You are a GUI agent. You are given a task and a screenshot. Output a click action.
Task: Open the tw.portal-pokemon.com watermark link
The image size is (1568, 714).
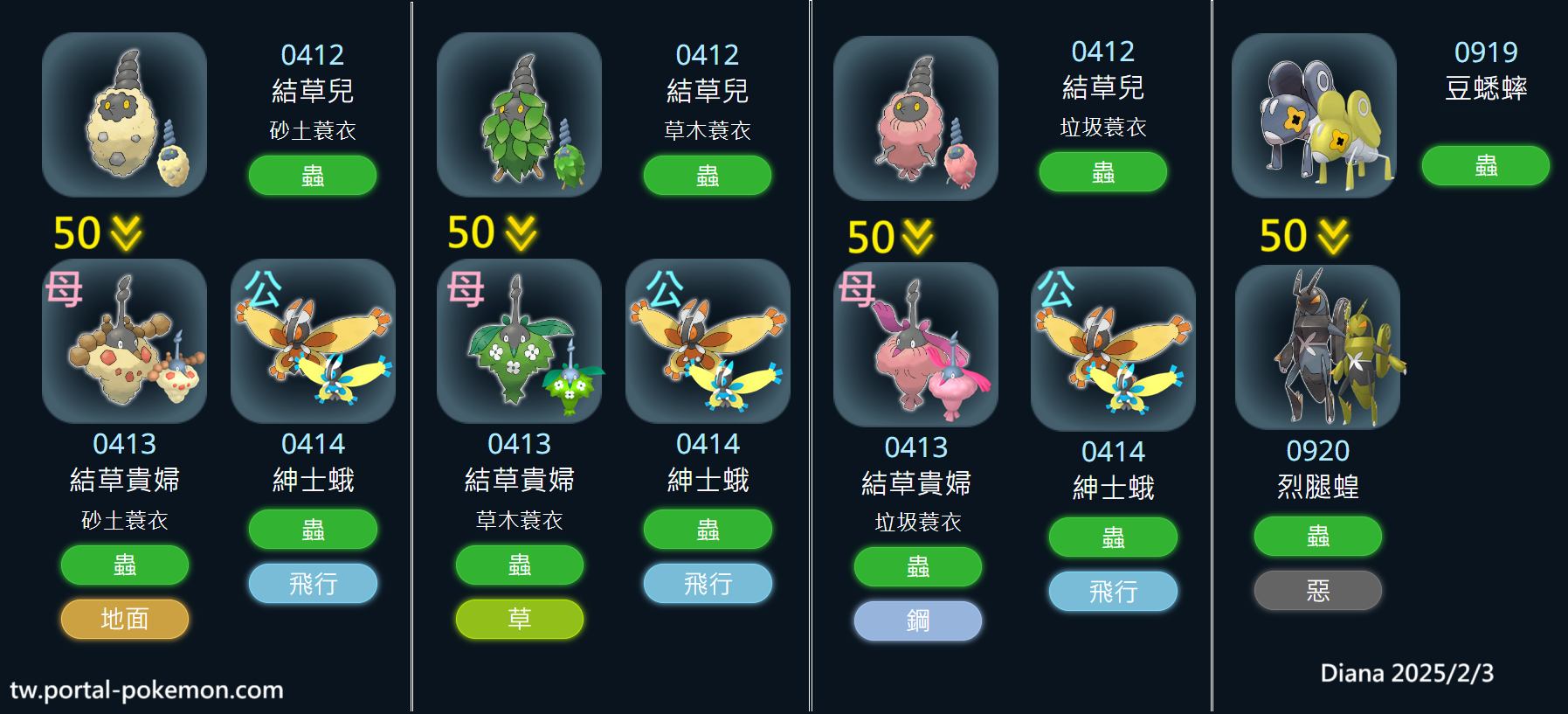[147, 690]
